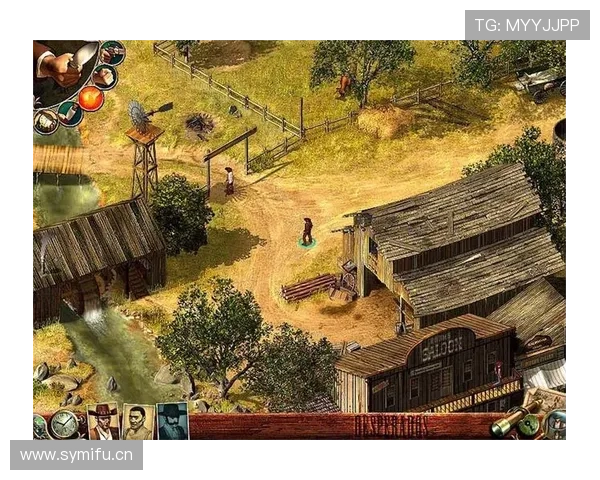Screen dimensions: 600x480
Task: Select the revolver action icon
Action: [x=113, y=52]
